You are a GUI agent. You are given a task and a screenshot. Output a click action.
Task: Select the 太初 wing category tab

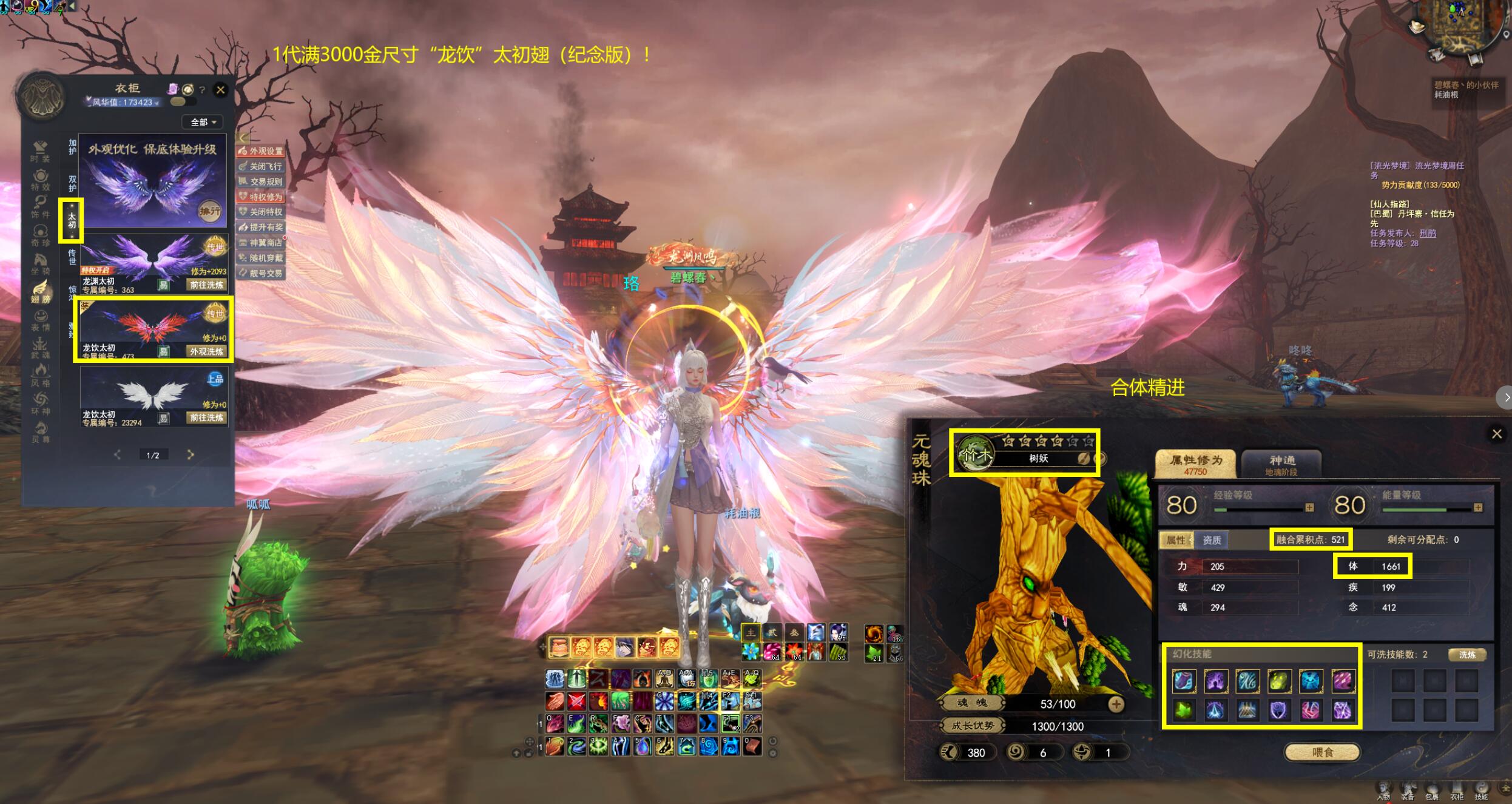pos(72,220)
